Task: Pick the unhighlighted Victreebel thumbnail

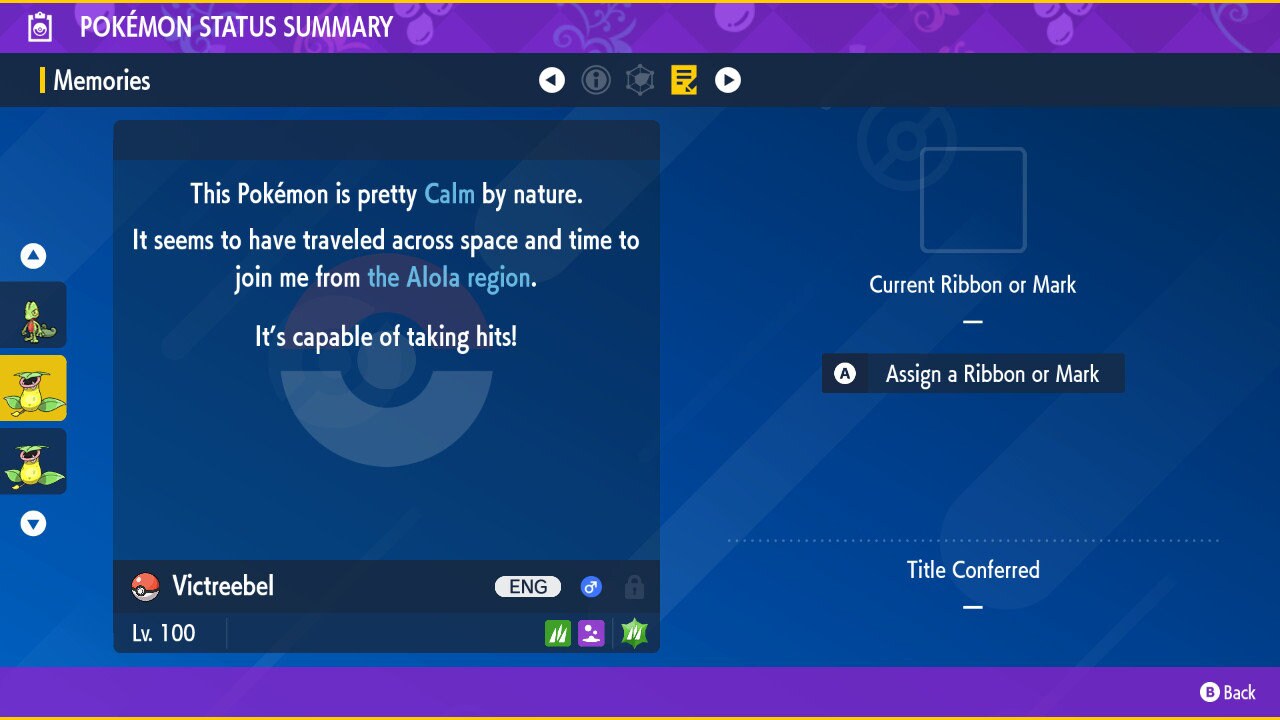Action: point(33,461)
